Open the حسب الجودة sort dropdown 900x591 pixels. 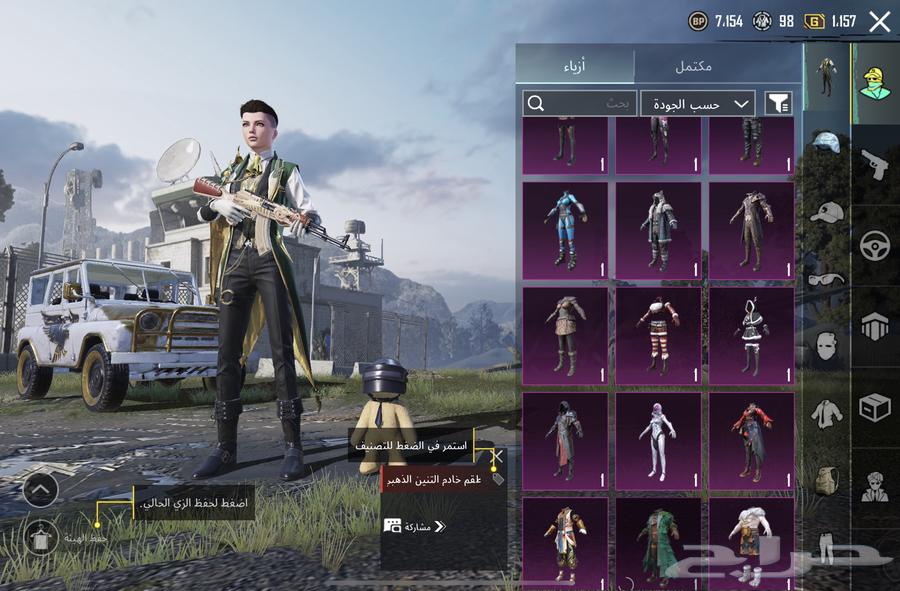tap(698, 103)
